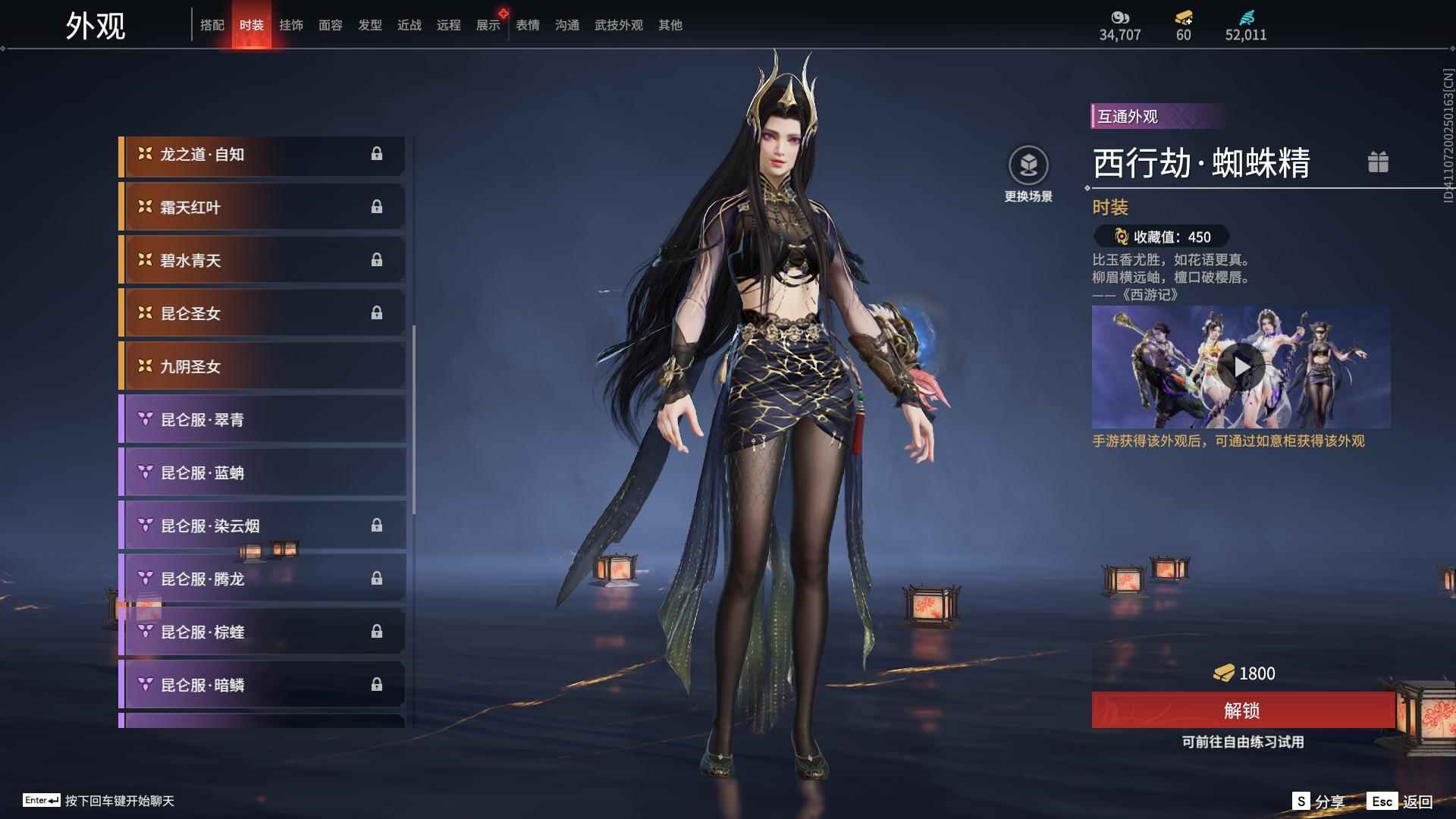Choose the 霜天红叶 outfit row
The image size is (1456, 819).
click(x=262, y=208)
